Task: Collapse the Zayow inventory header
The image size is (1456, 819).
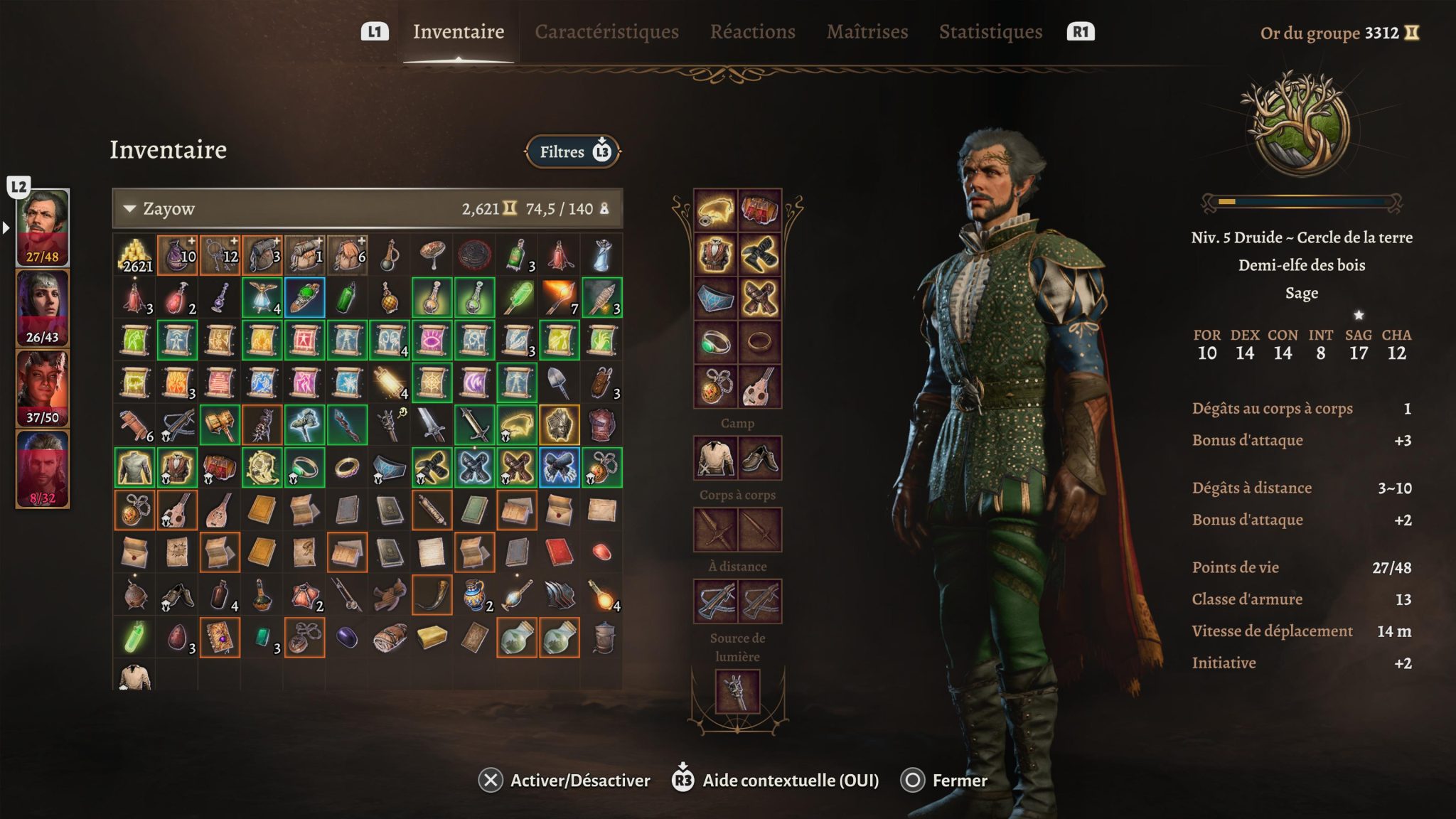Action: click(x=130, y=209)
